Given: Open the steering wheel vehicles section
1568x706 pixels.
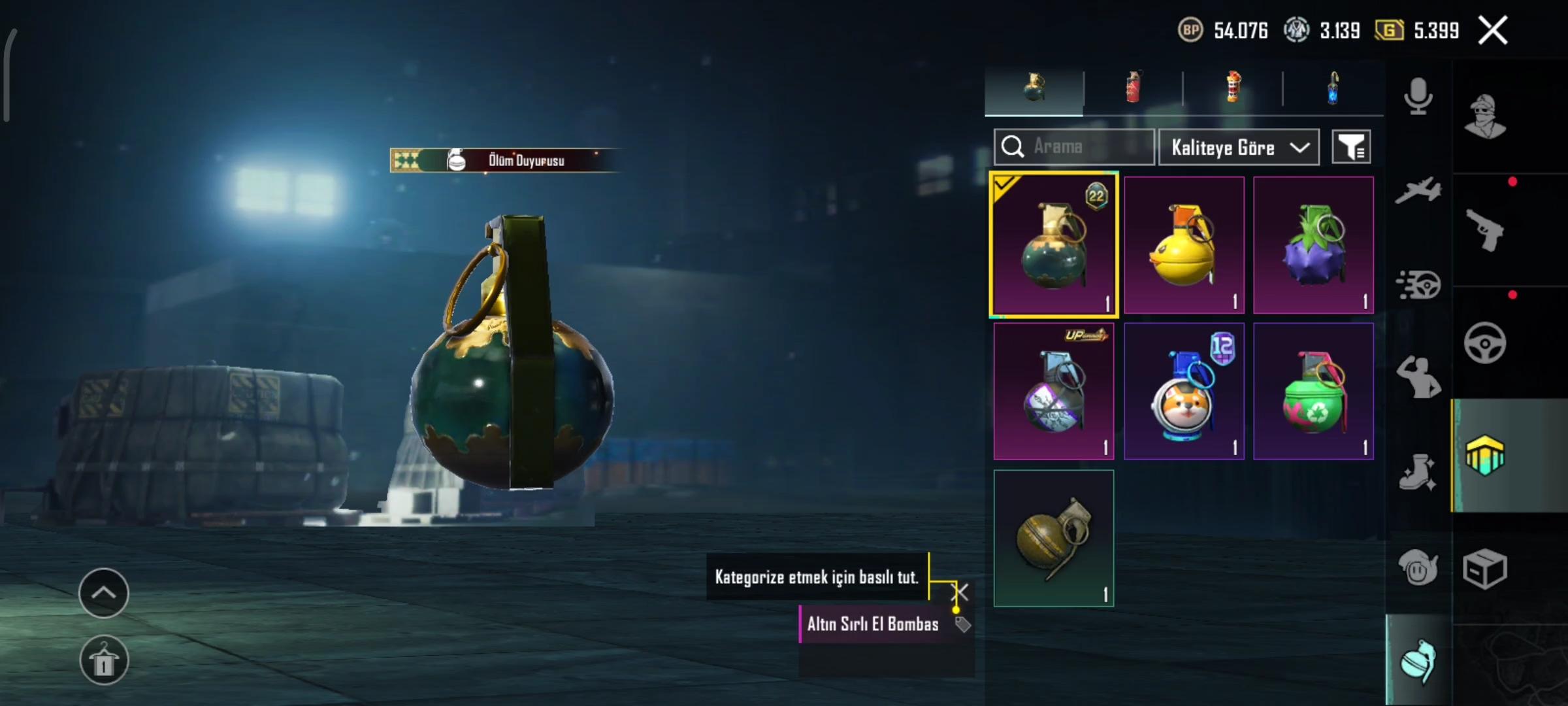Looking at the screenshot, I should click(1484, 343).
